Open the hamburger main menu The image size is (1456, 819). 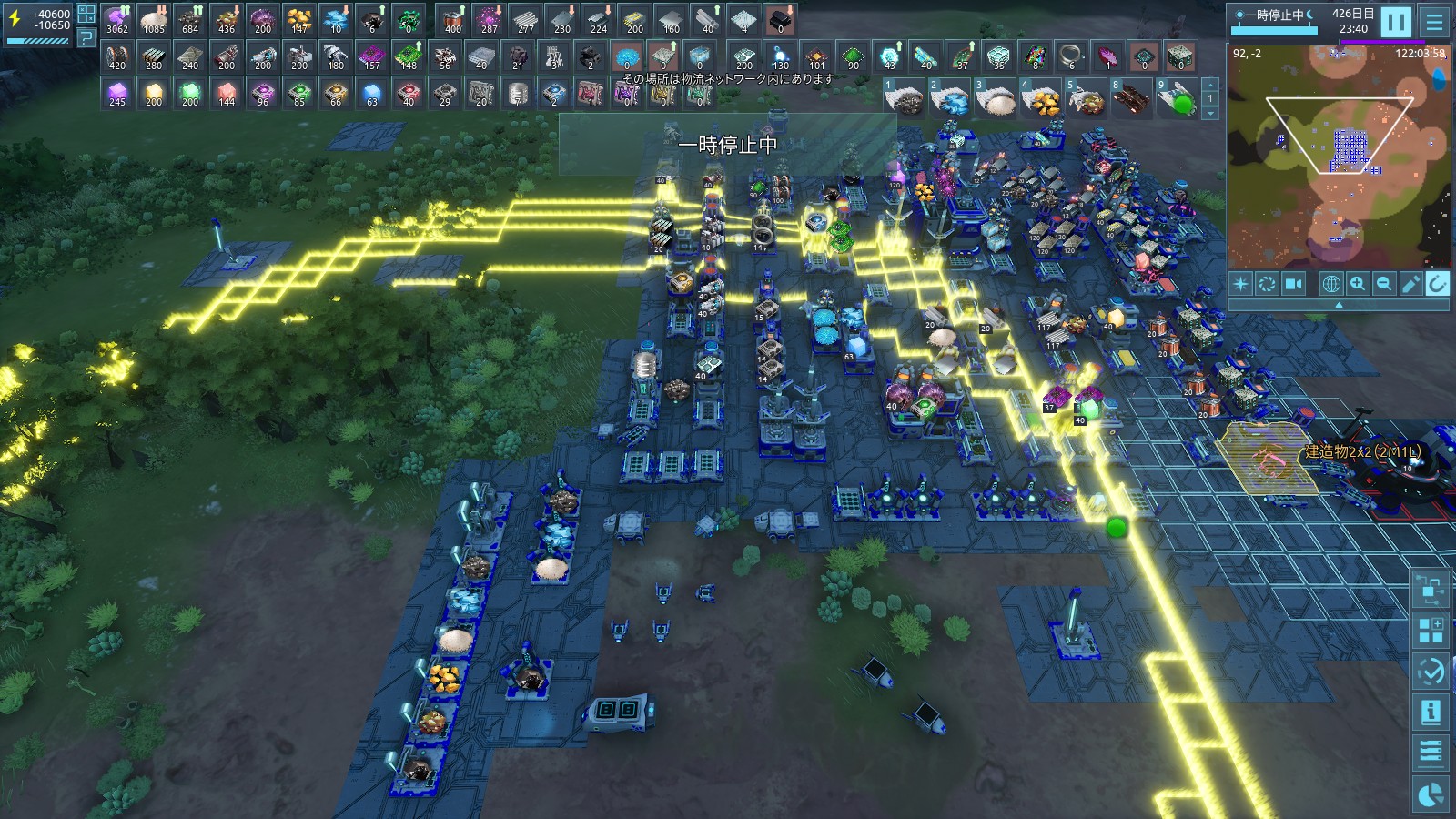(1434, 21)
